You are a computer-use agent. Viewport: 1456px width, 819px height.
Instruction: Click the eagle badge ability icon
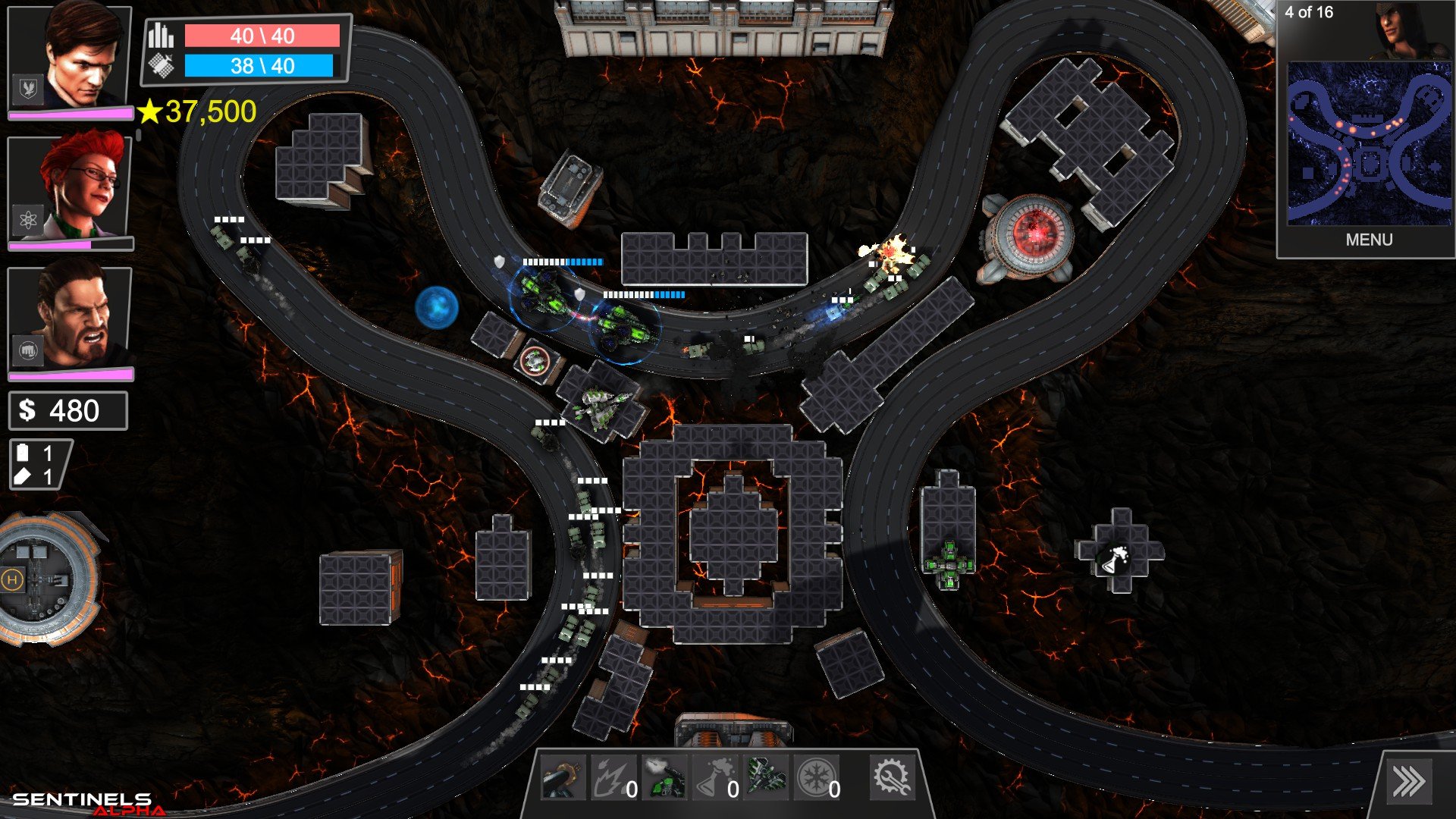click(x=28, y=89)
